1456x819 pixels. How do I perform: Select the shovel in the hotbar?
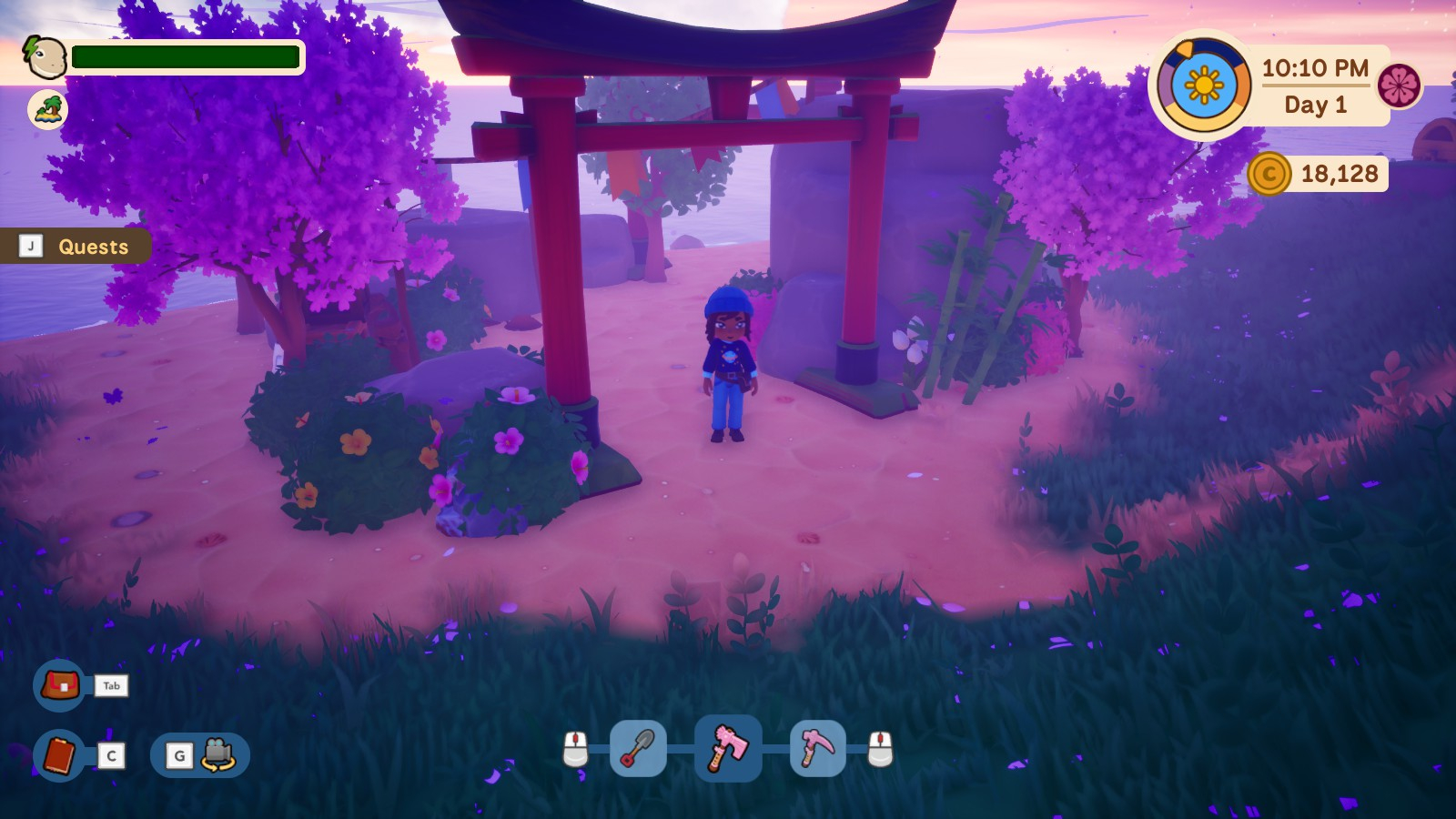tap(637, 749)
